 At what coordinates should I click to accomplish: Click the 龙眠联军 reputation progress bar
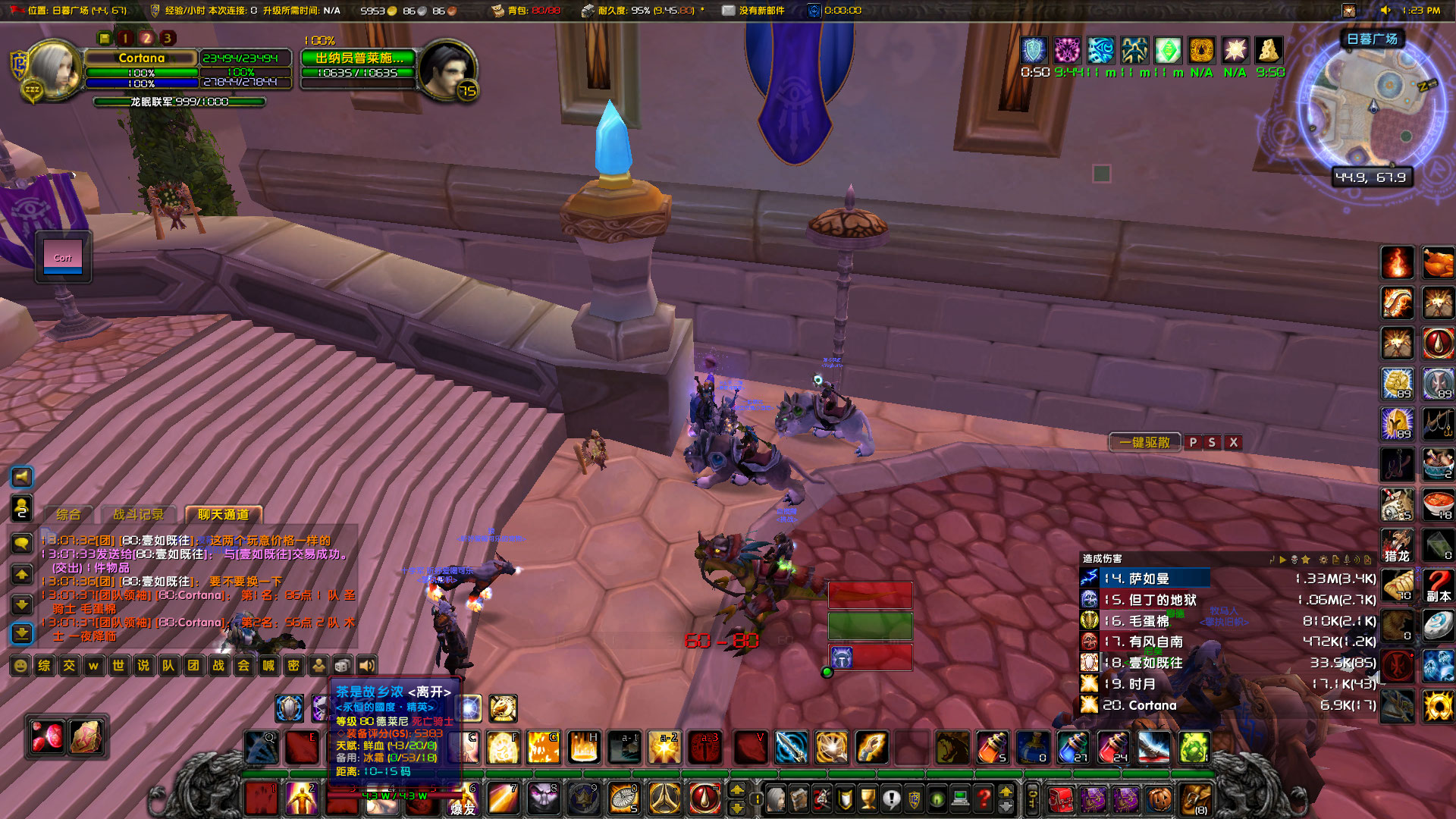point(180,102)
